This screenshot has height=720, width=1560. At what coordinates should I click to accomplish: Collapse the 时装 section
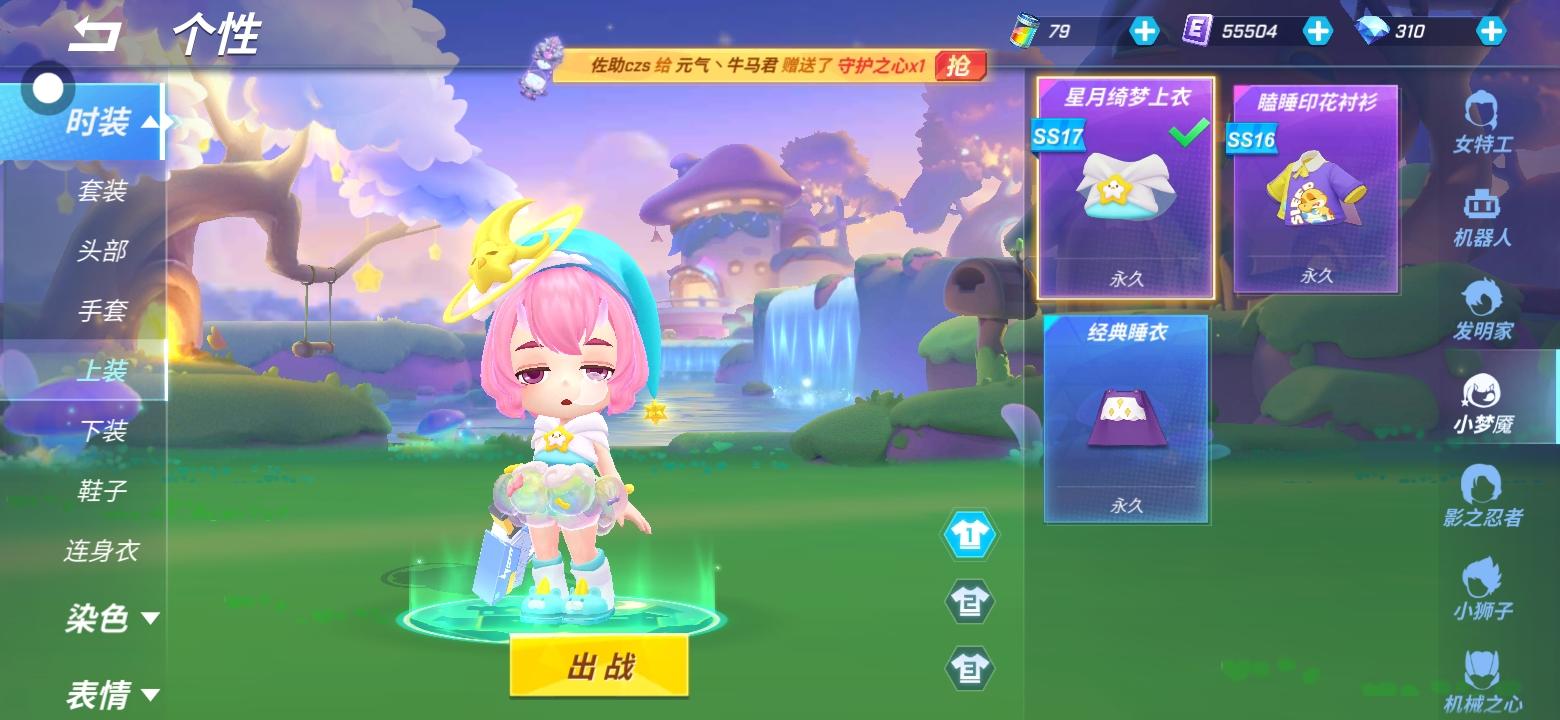coord(110,122)
